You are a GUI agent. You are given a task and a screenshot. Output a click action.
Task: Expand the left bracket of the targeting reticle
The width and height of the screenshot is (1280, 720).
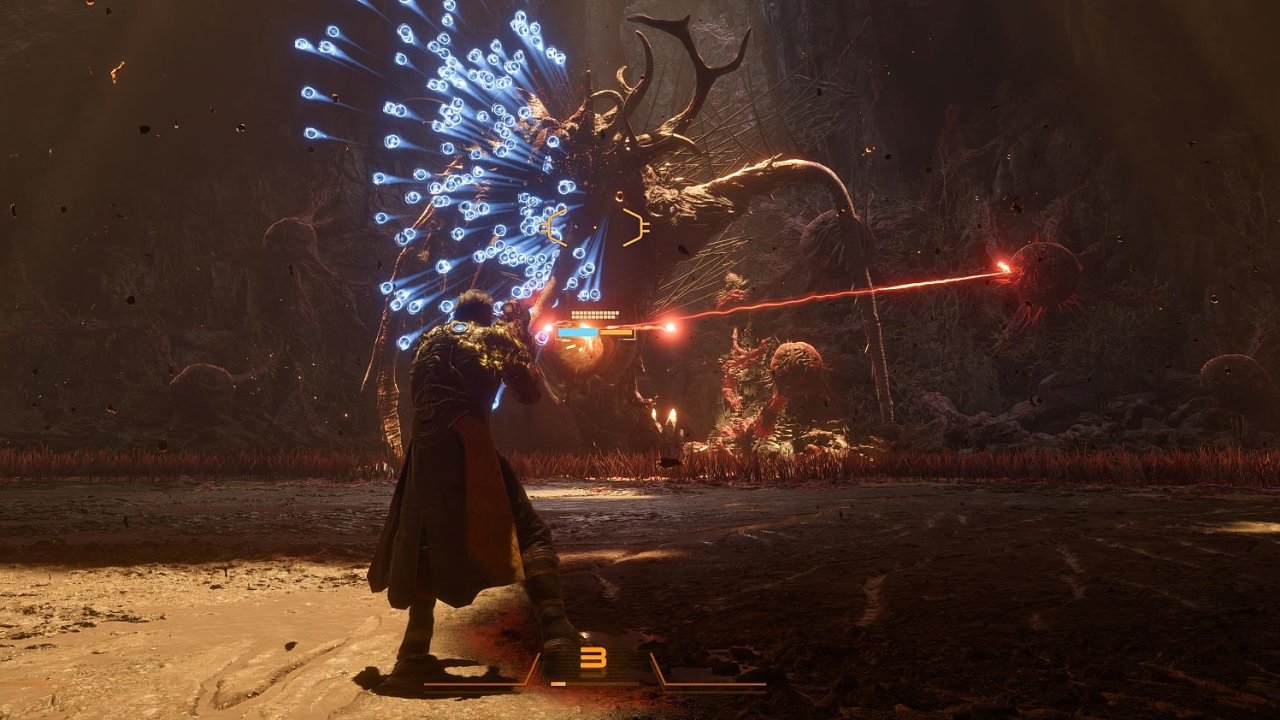point(548,228)
